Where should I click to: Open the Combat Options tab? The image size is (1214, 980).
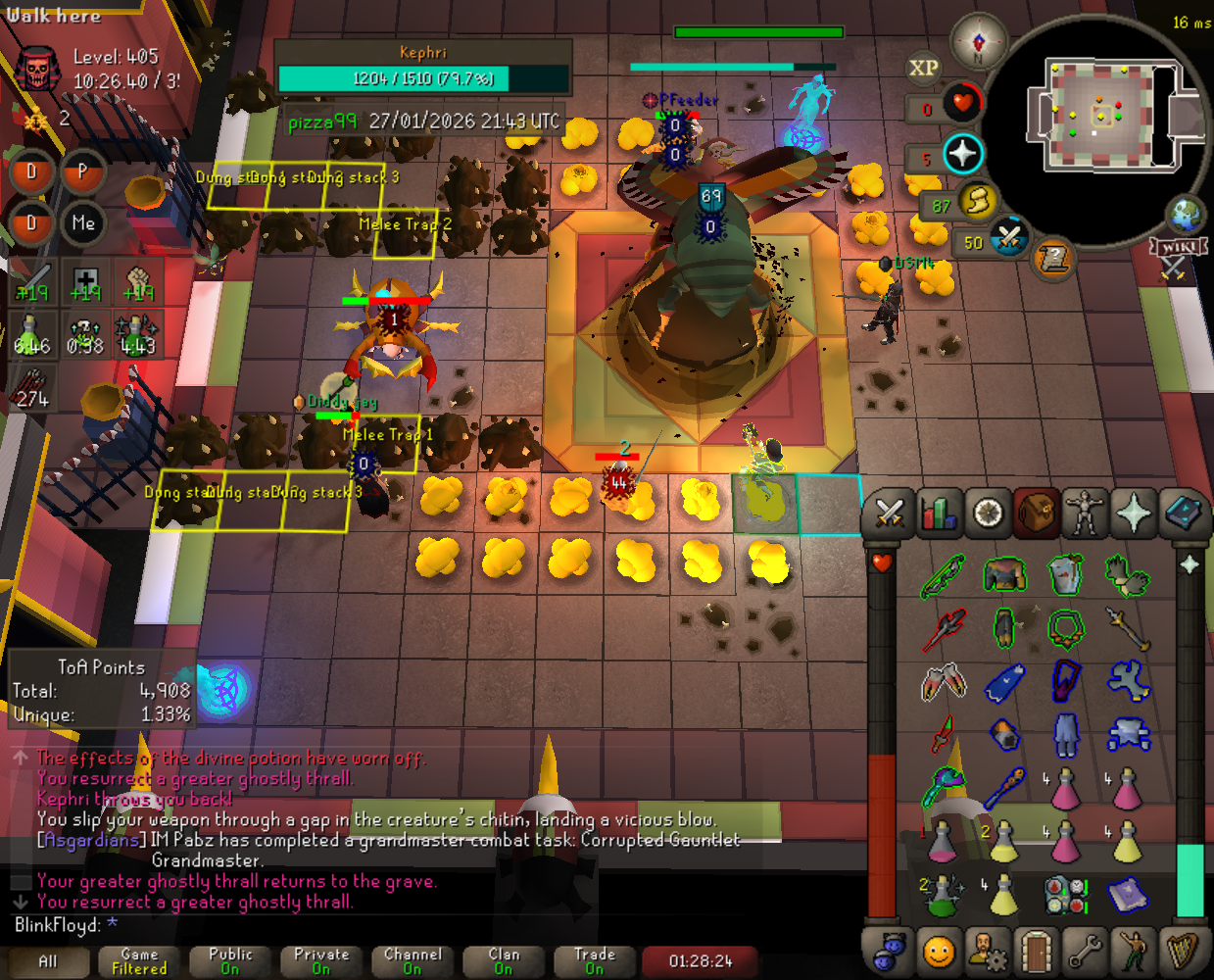coord(889,513)
